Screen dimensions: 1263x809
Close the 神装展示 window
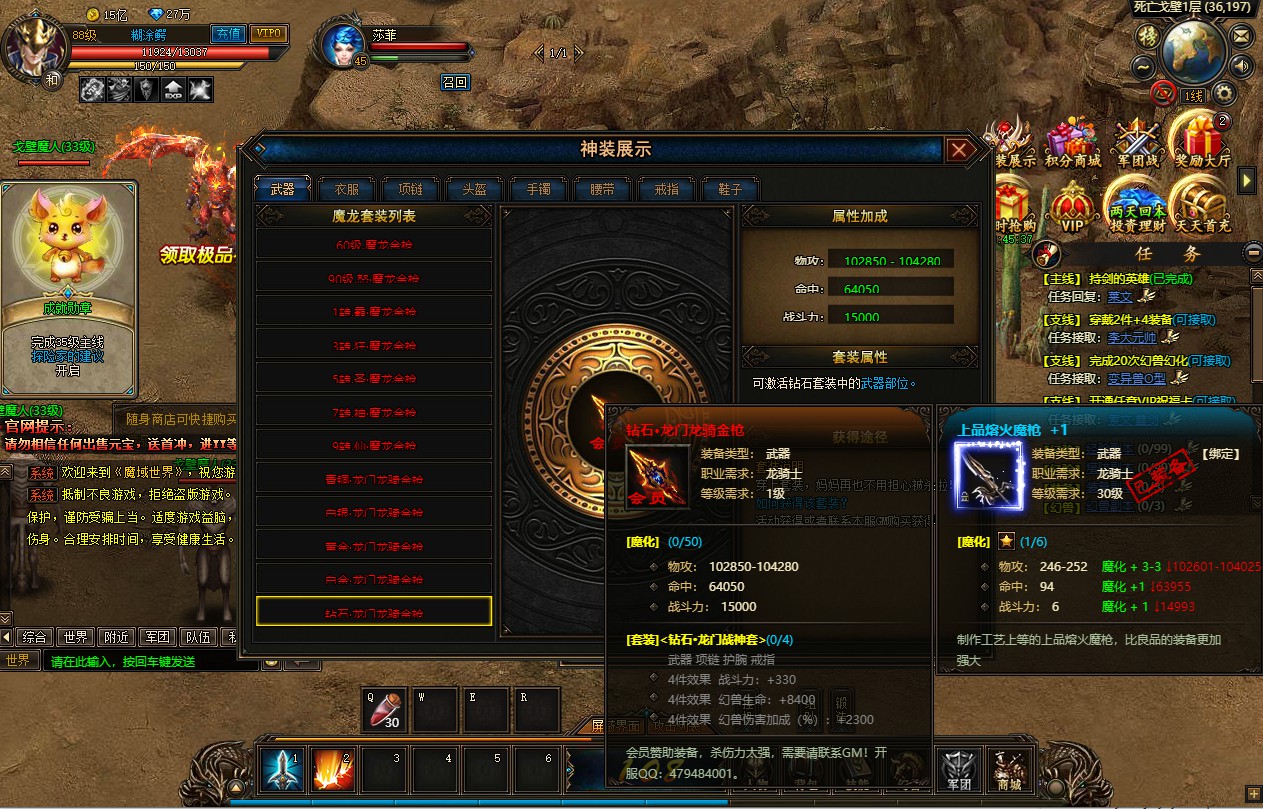[x=959, y=150]
